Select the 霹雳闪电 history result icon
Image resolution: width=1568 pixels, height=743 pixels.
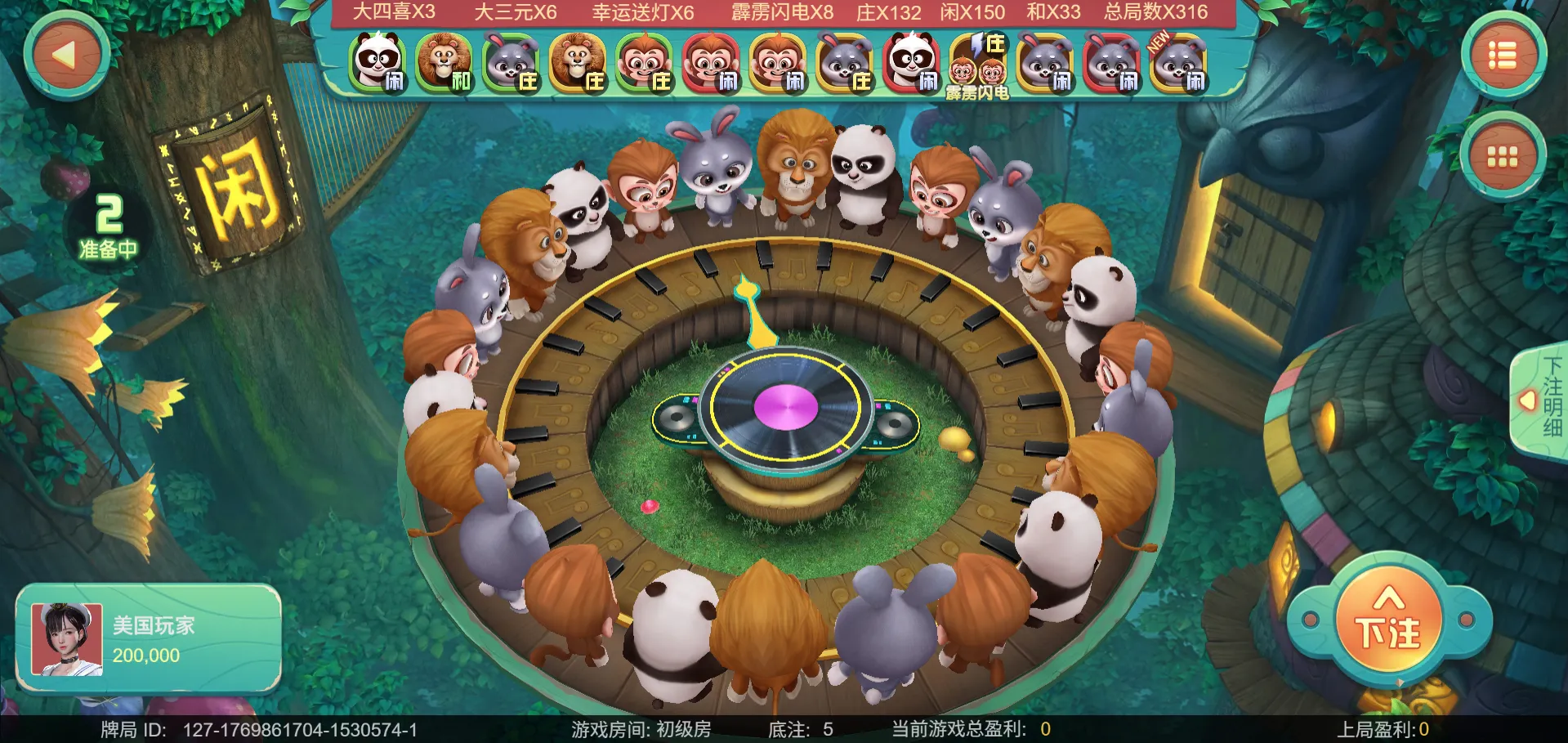coord(977,65)
